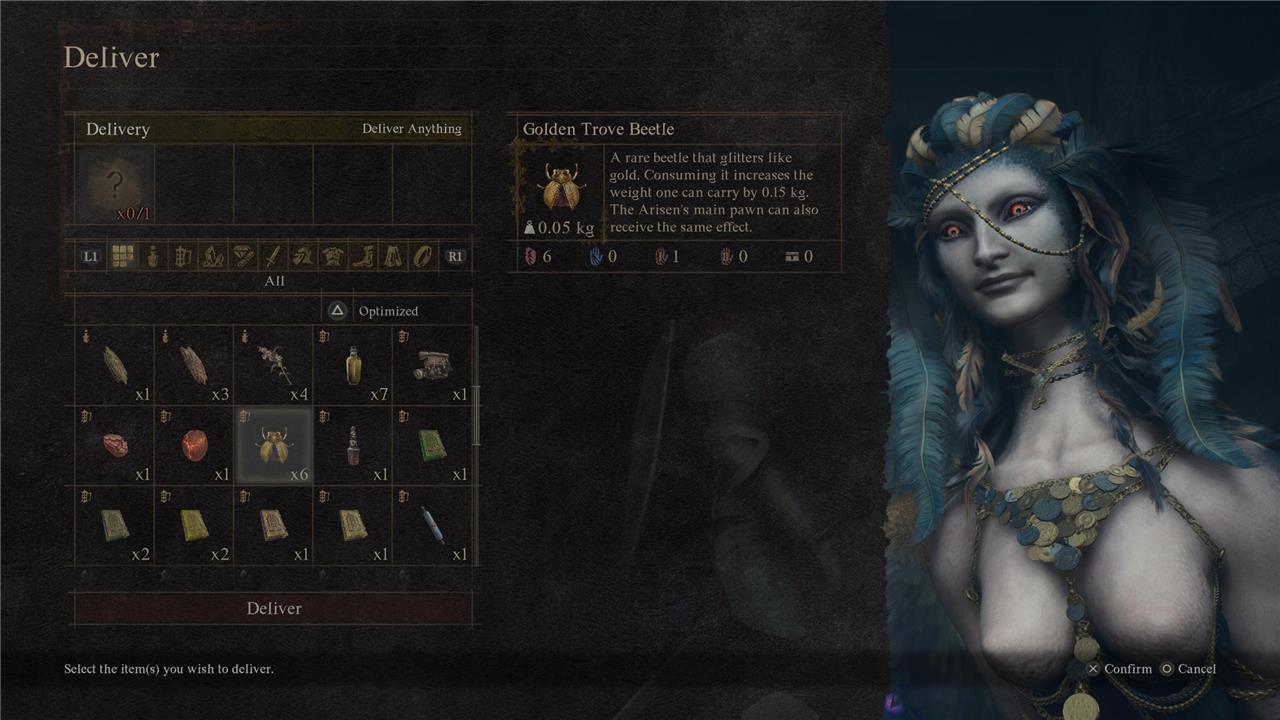Open the cloak category tab
Viewport: 1280px width, 720px height.
393,256
